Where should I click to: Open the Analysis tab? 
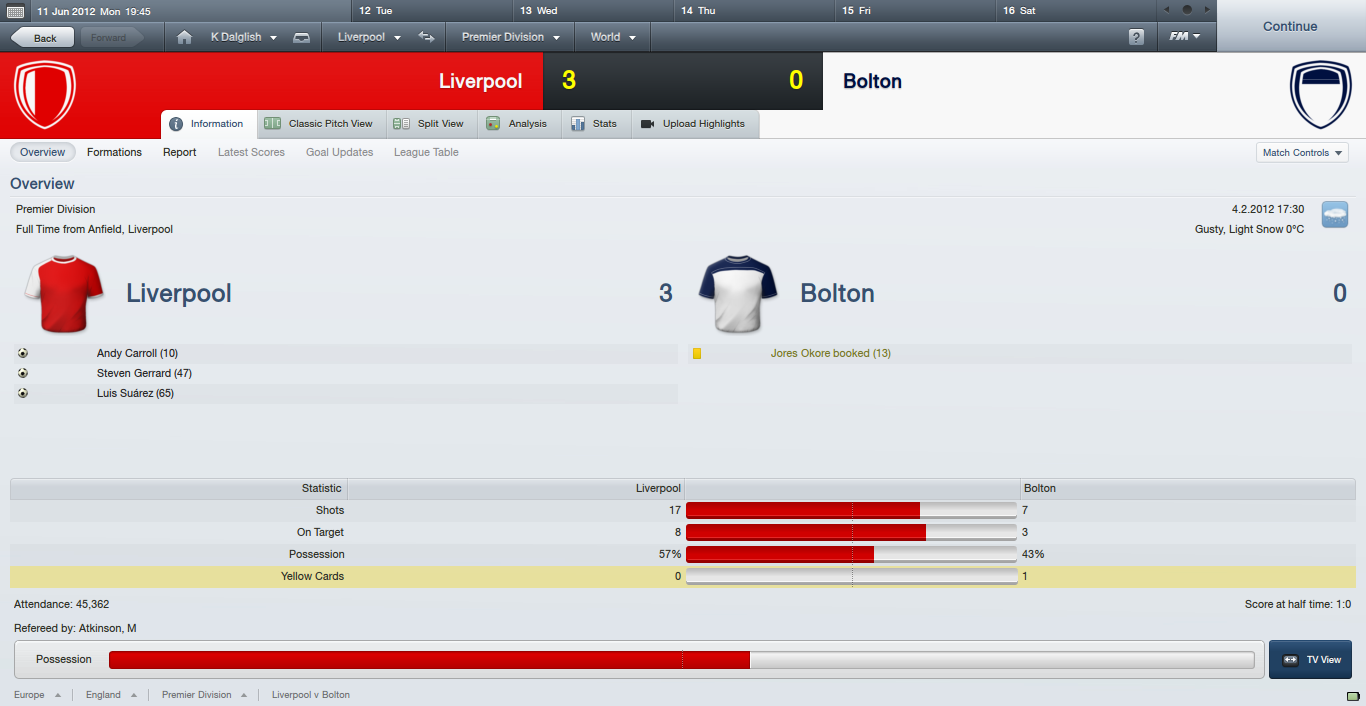point(517,124)
